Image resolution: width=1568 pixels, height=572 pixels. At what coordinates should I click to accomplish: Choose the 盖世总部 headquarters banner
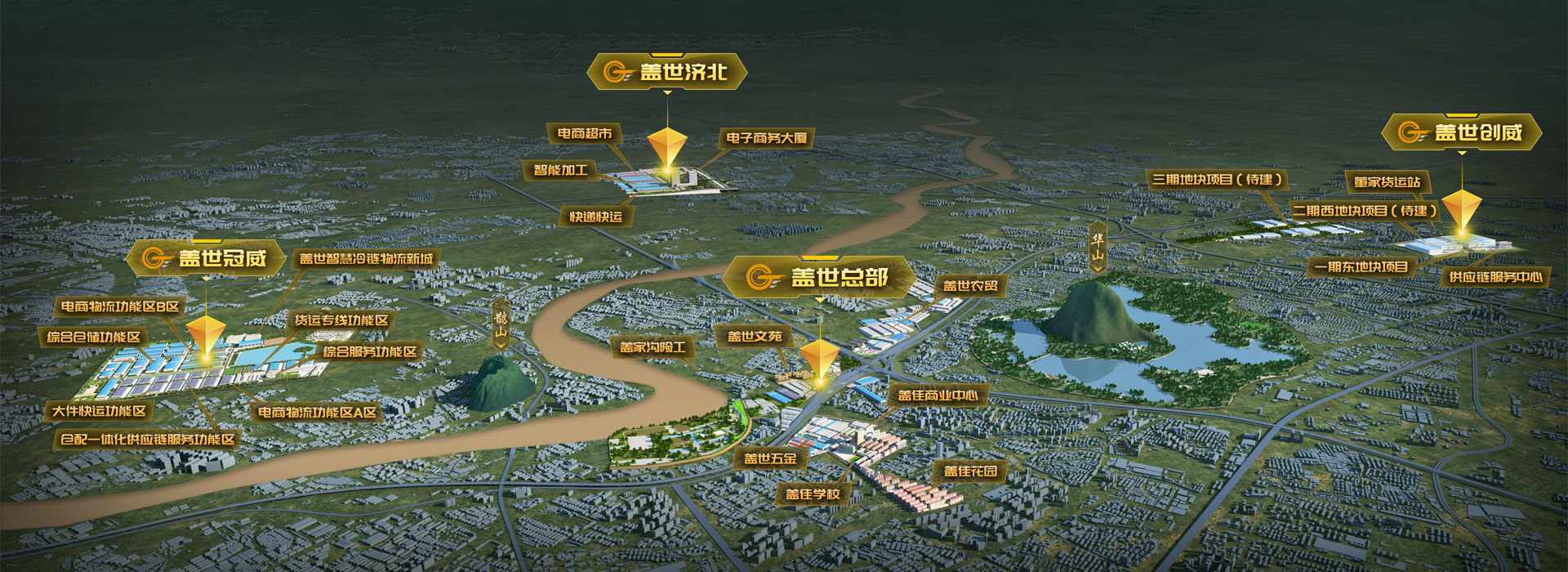click(x=820, y=278)
